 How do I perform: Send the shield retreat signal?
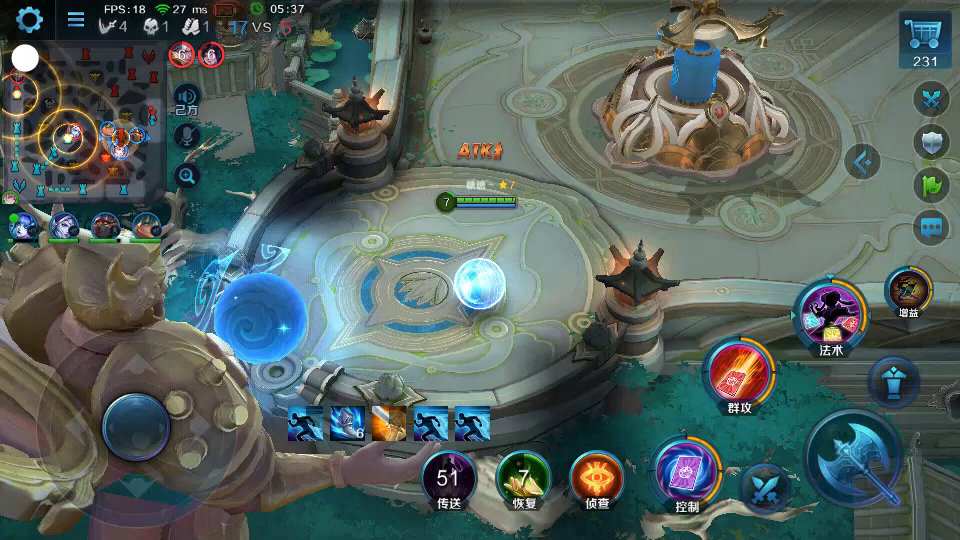pos(932,142)
